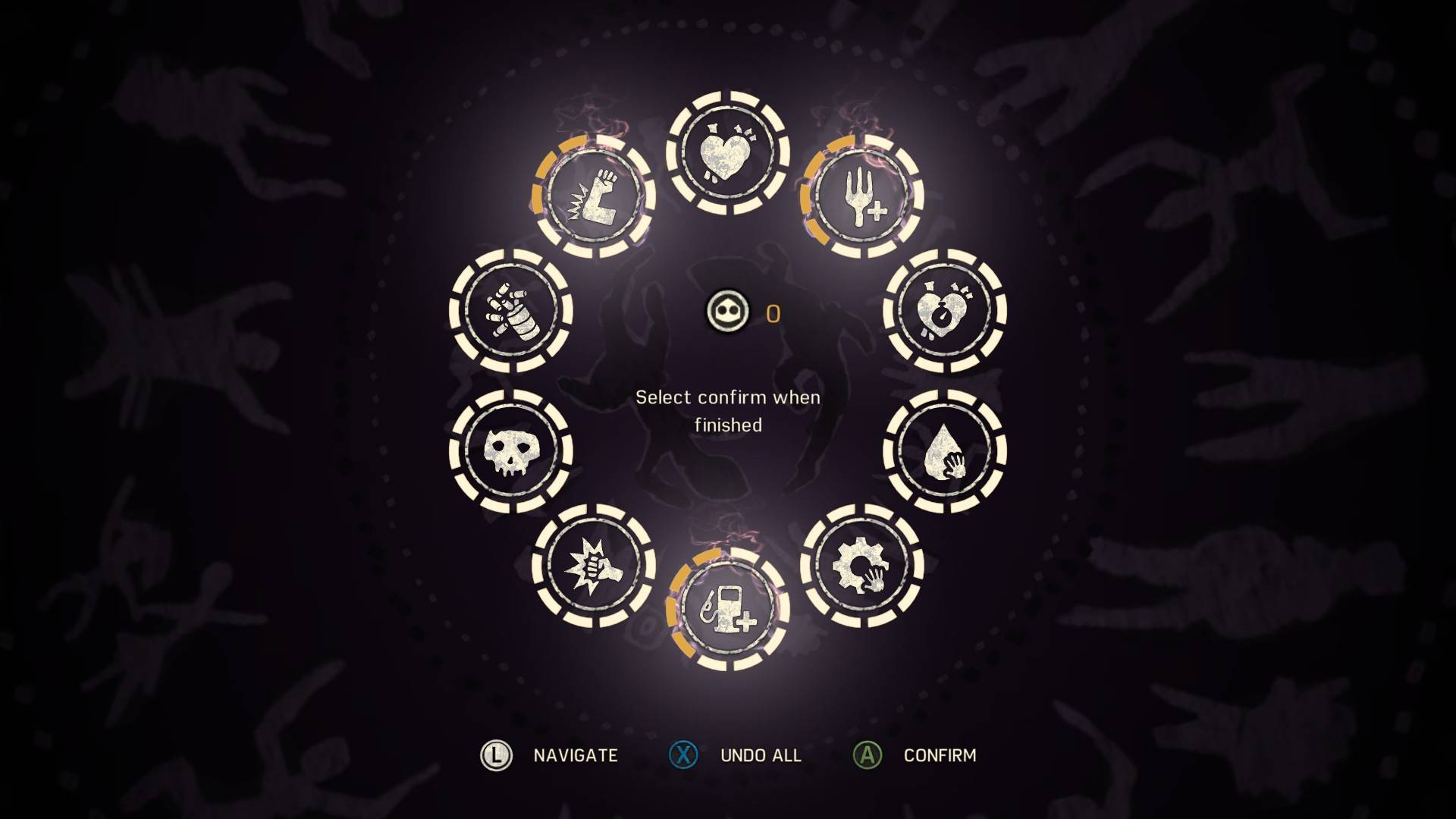Image resolution: width=1456 pixels, height=819 pixels.
Task: Choose the fuel pump with plus perk
Action: [x=728, y=609]
